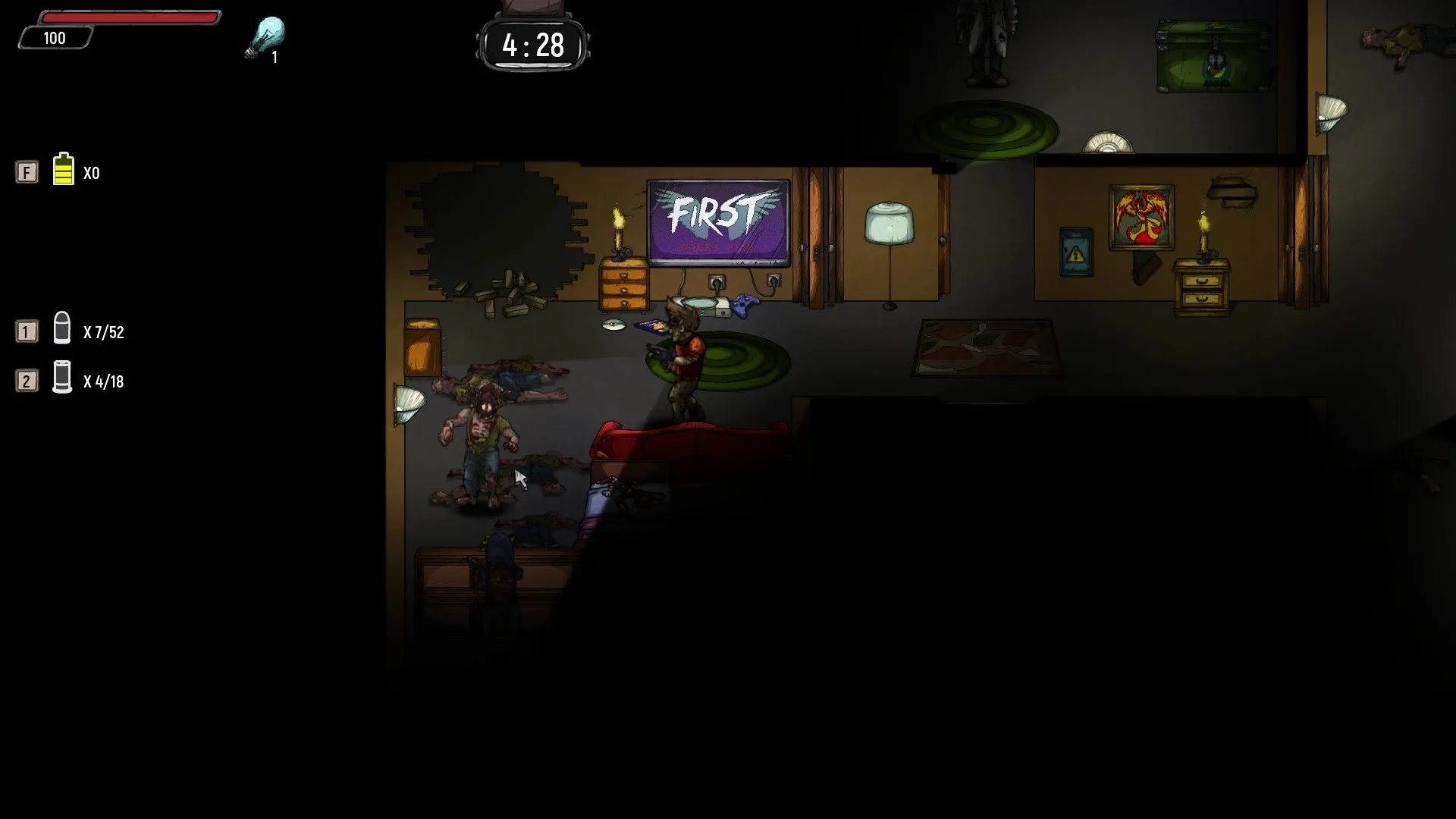Click the F hotkey indicator square
This screenshot has width=1456, height=819.
coord(27,172)
